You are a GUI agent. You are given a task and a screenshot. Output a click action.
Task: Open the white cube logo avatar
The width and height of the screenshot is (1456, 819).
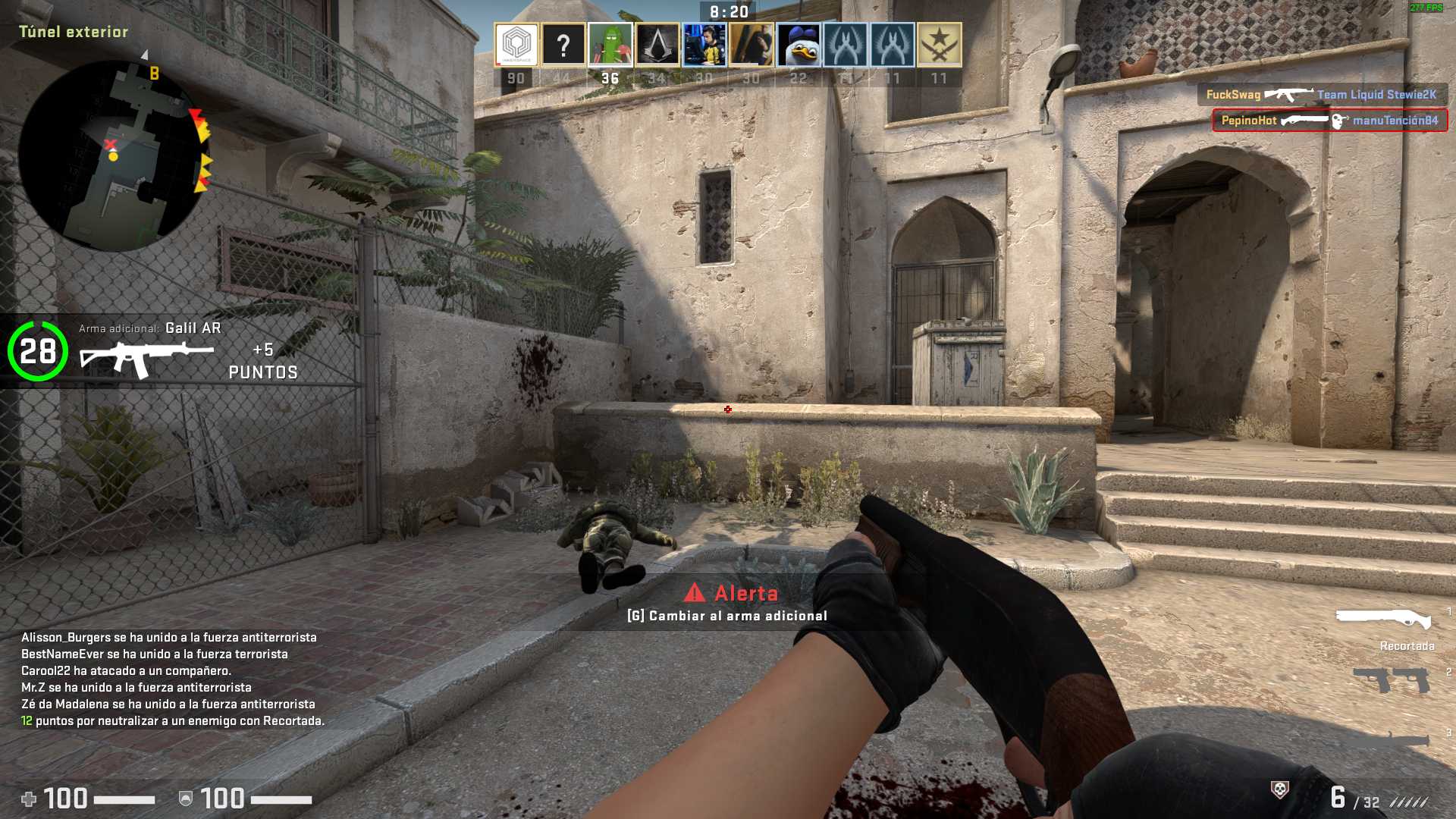point(516,45)
